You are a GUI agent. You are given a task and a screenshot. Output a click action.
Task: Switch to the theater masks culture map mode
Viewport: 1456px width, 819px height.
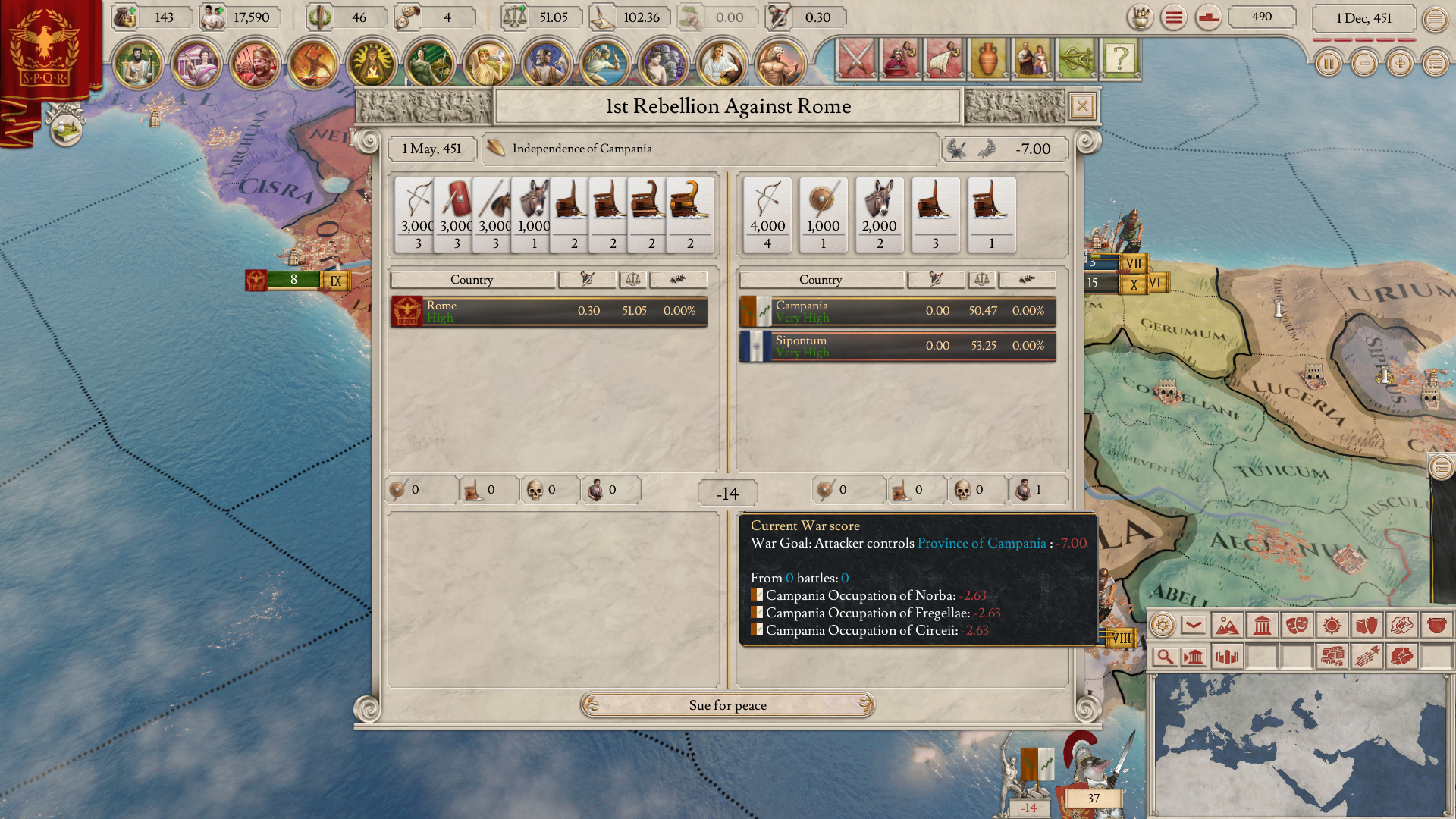tap(1297, 626)
